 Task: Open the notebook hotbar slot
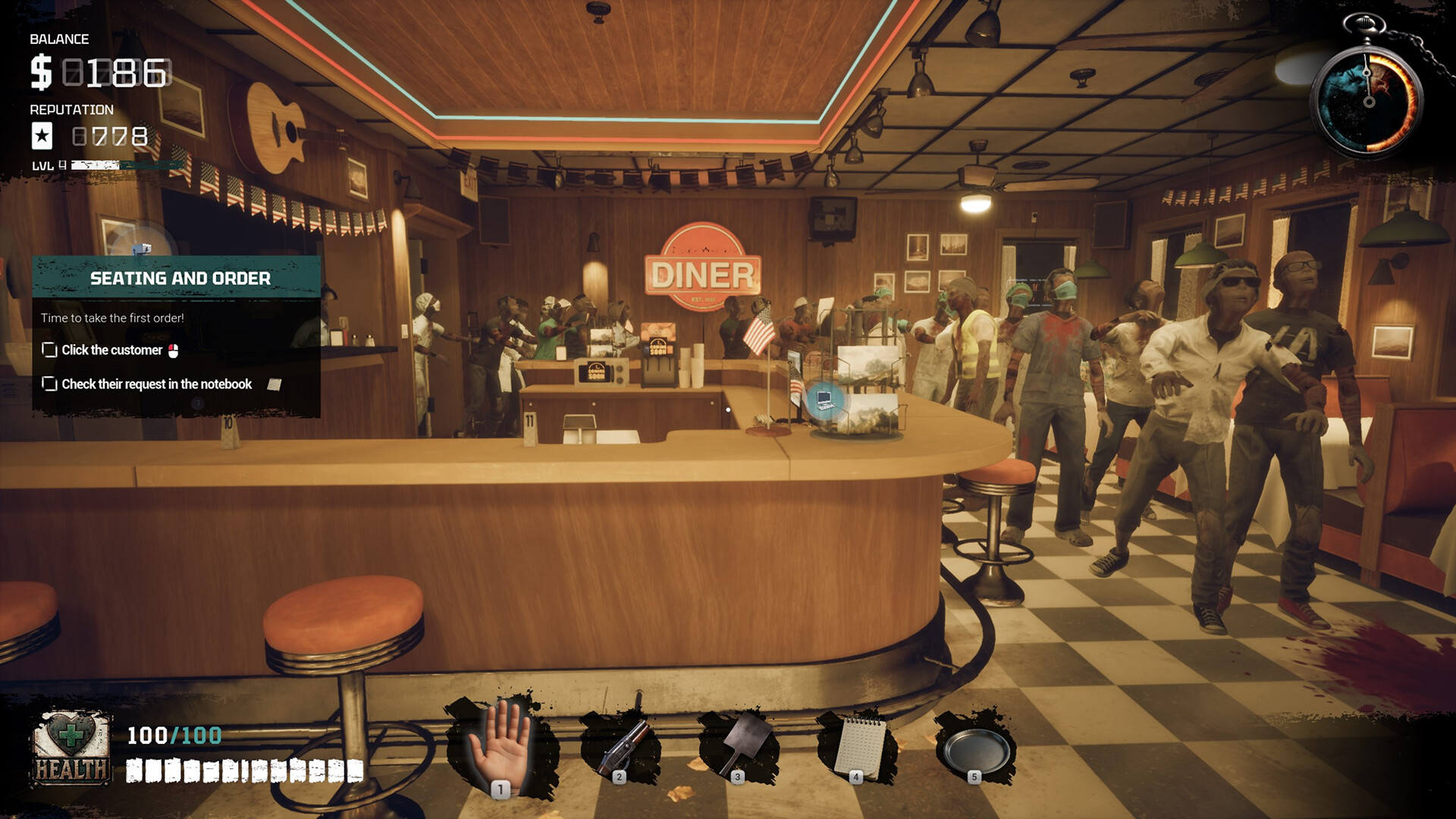tap(858, 744)
